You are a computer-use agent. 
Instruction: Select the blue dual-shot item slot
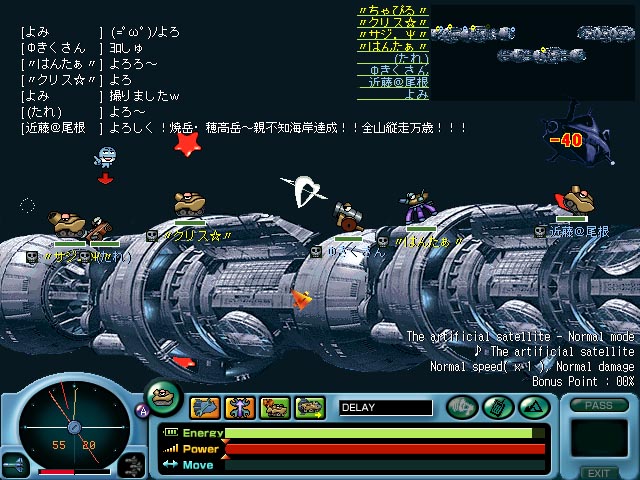(205, 407)
